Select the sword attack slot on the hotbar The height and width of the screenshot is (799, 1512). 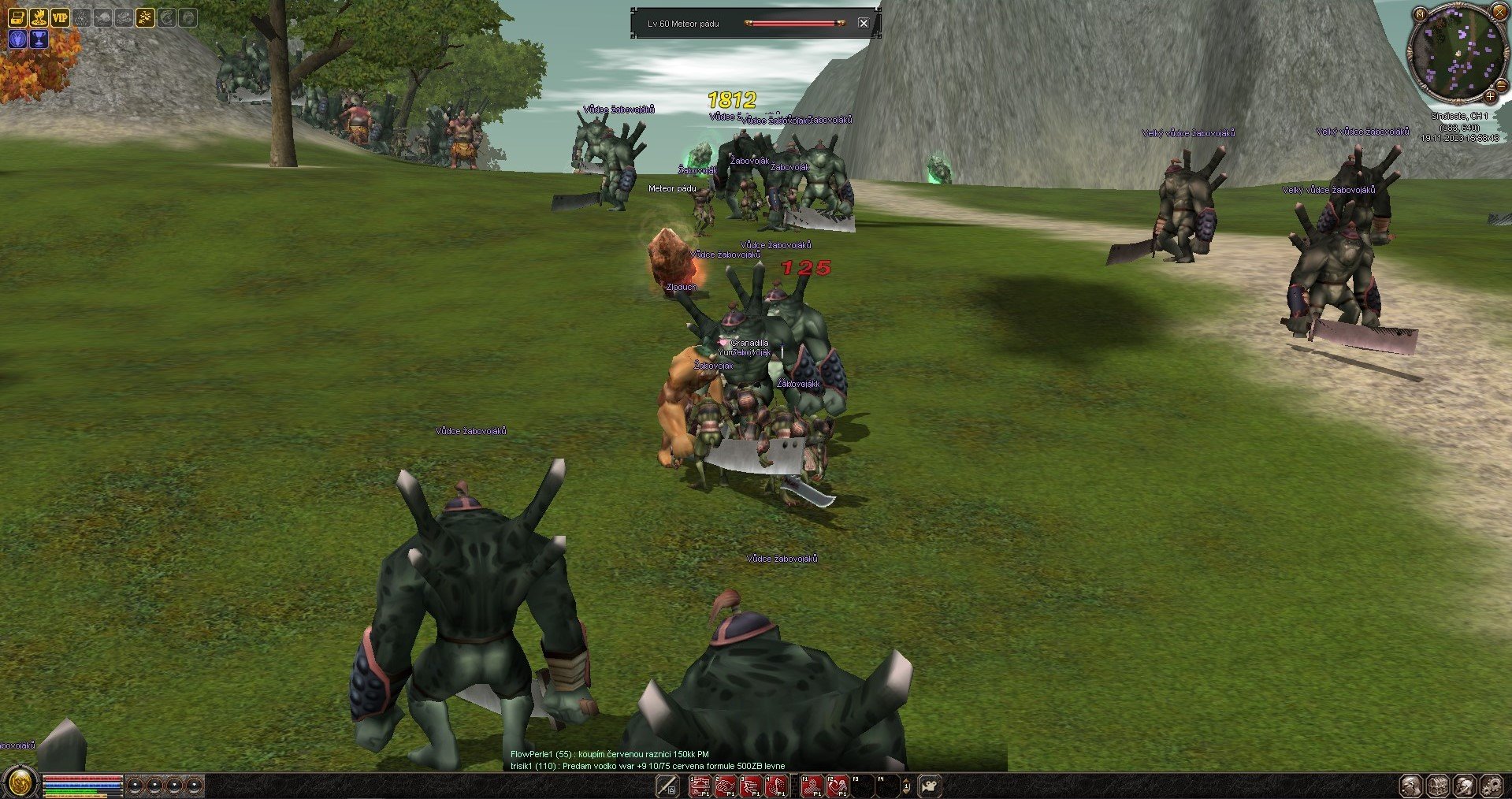[x=667, y=786]
